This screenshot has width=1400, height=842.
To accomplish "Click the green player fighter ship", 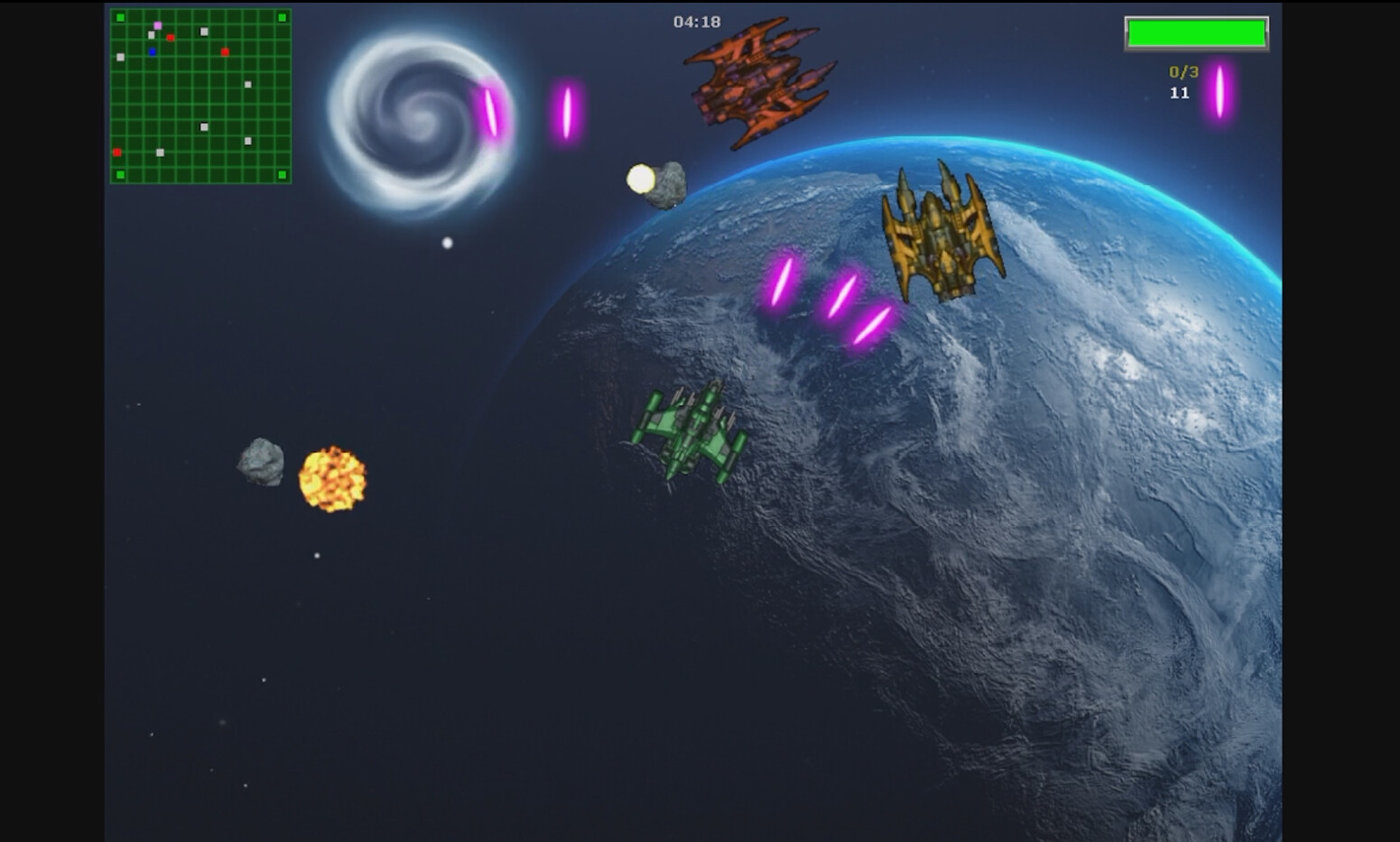I will coord(691,433).
